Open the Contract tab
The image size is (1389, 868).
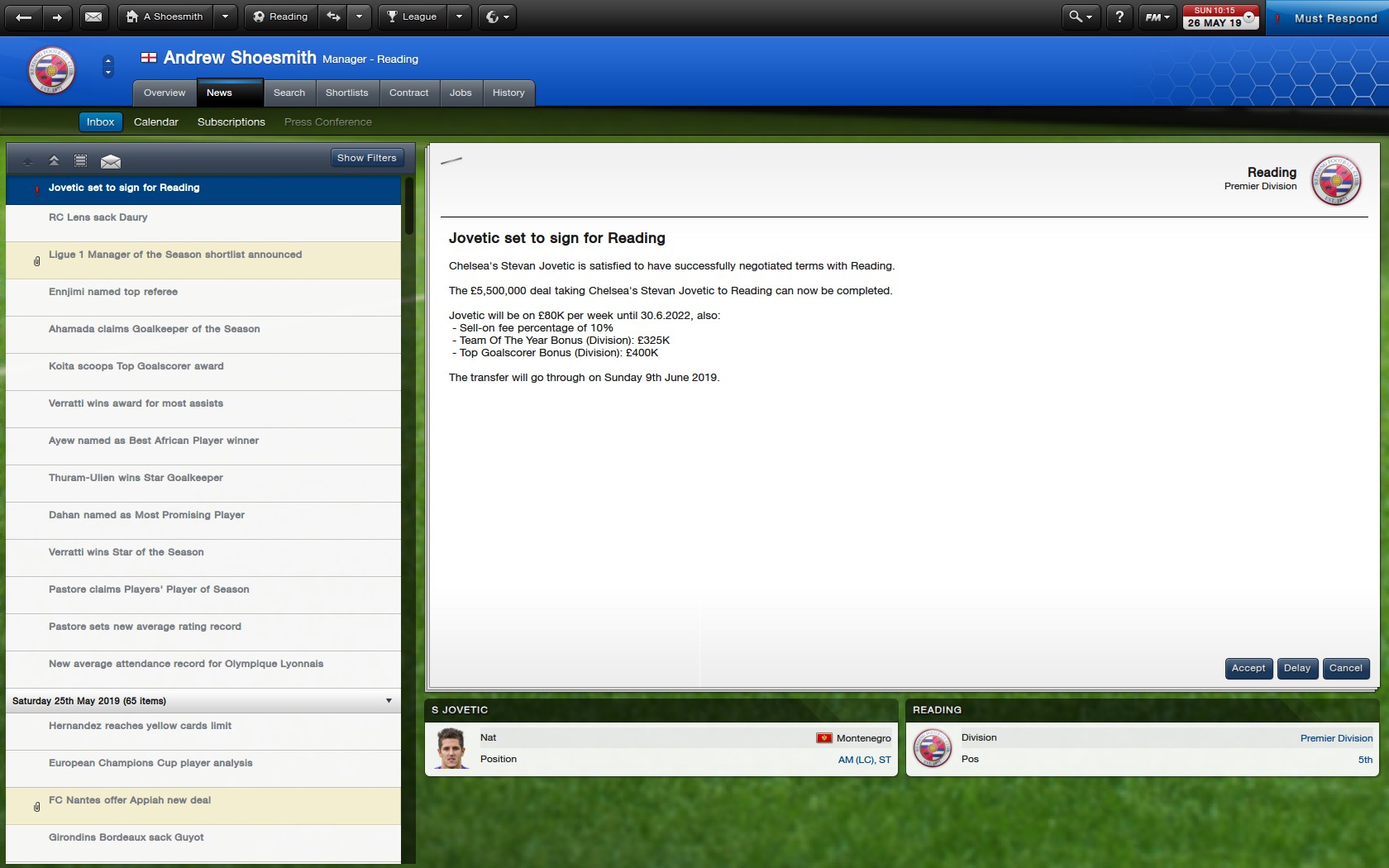click(408, 93)
